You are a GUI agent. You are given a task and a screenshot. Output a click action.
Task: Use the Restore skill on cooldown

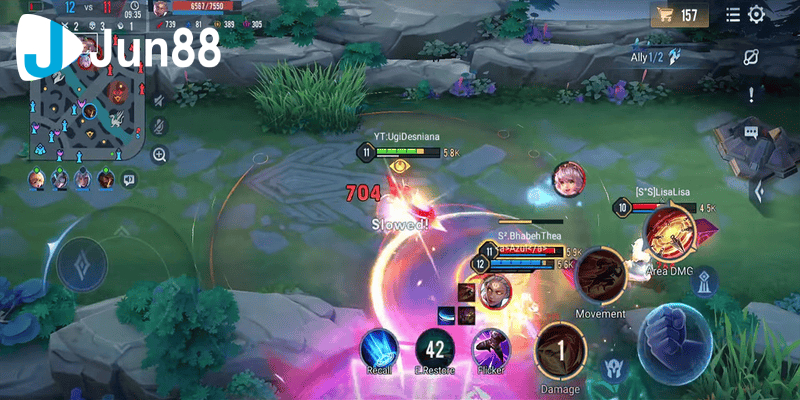435,349
